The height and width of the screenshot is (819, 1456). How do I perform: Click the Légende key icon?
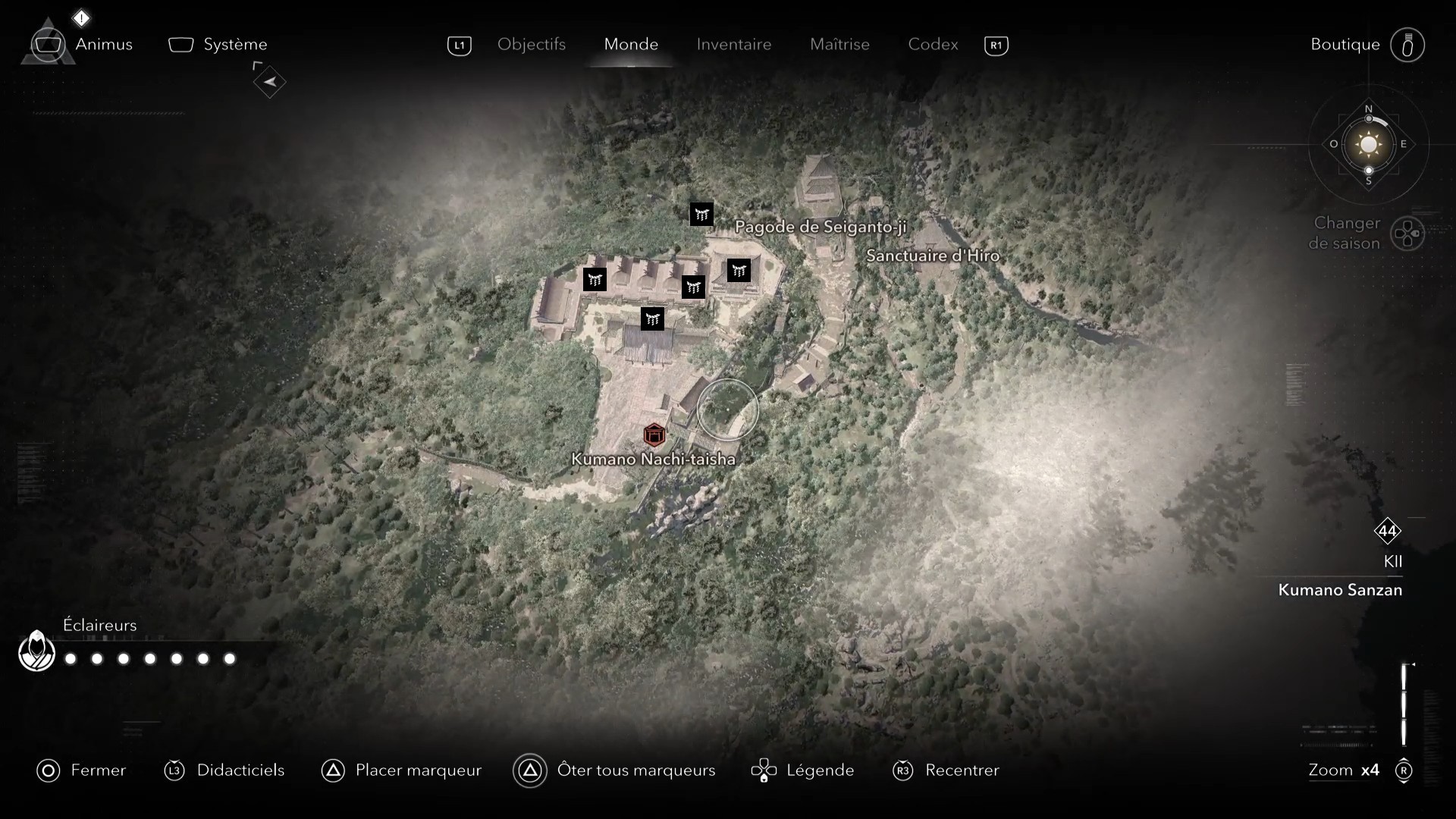[764, 770]
